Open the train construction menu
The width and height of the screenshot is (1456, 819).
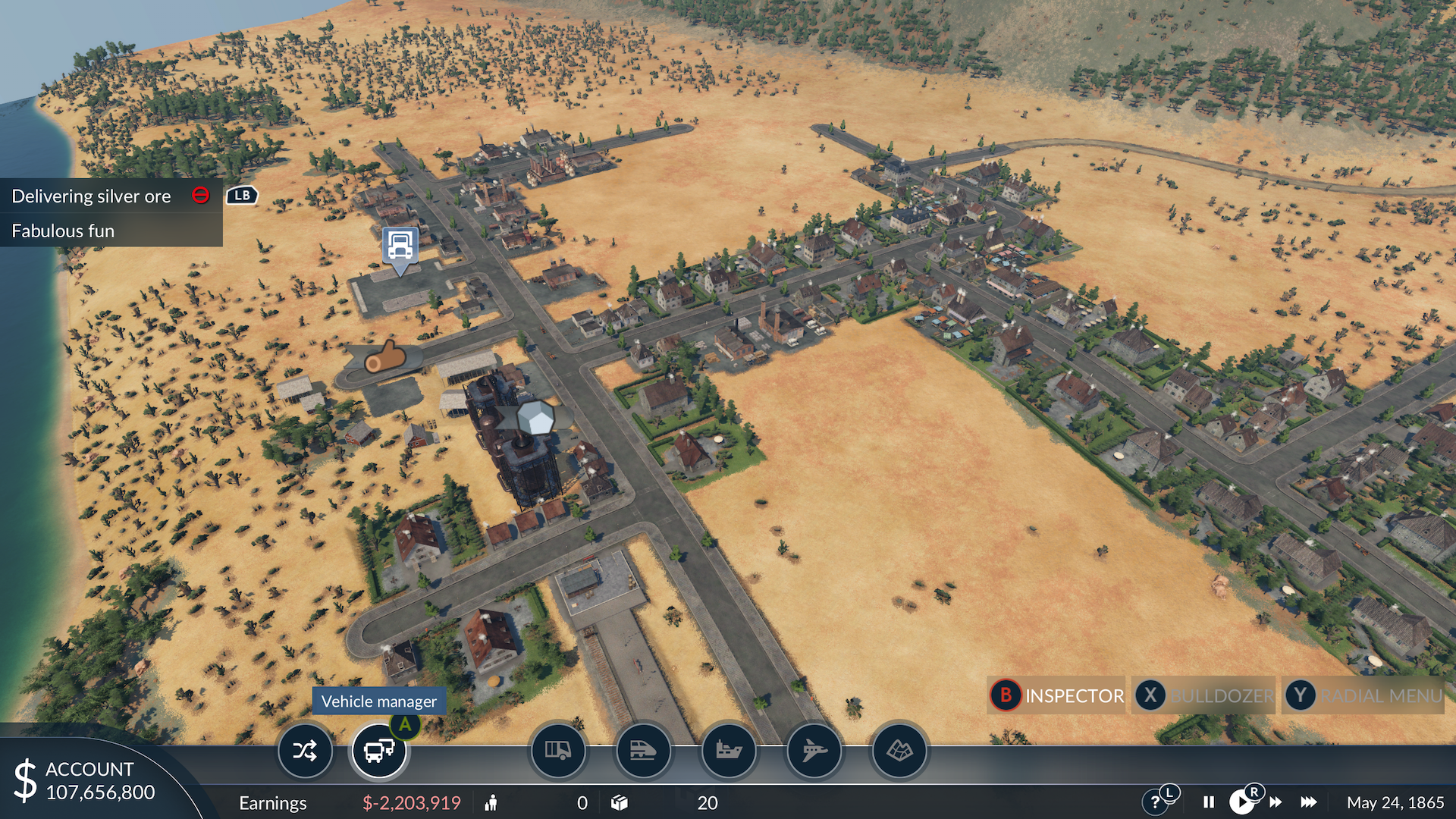(643, 751)
